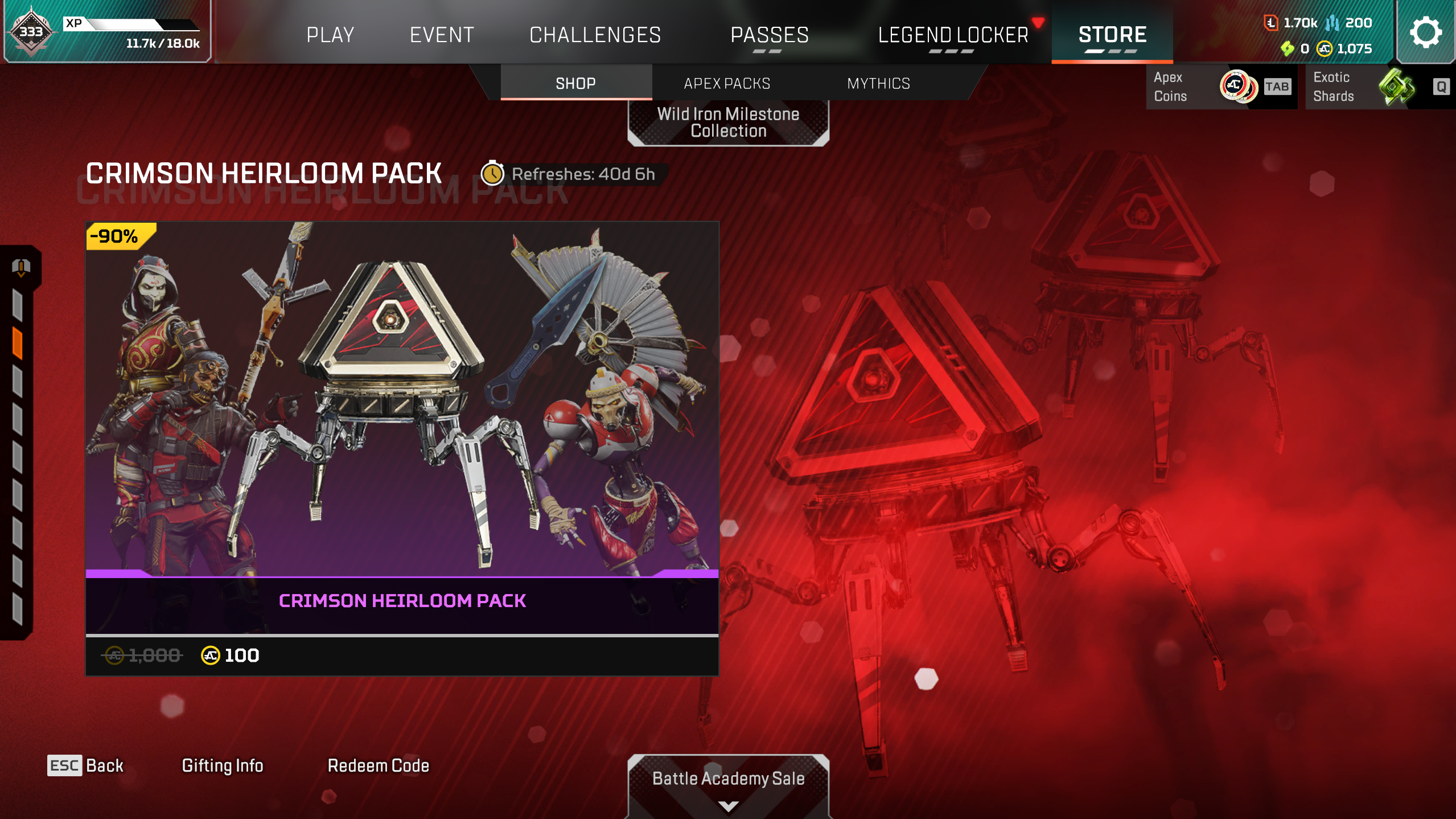Select the Crimson Heirloom Pack offer
This screenshot has width=1456, height=819.
[x=402, y=448]
